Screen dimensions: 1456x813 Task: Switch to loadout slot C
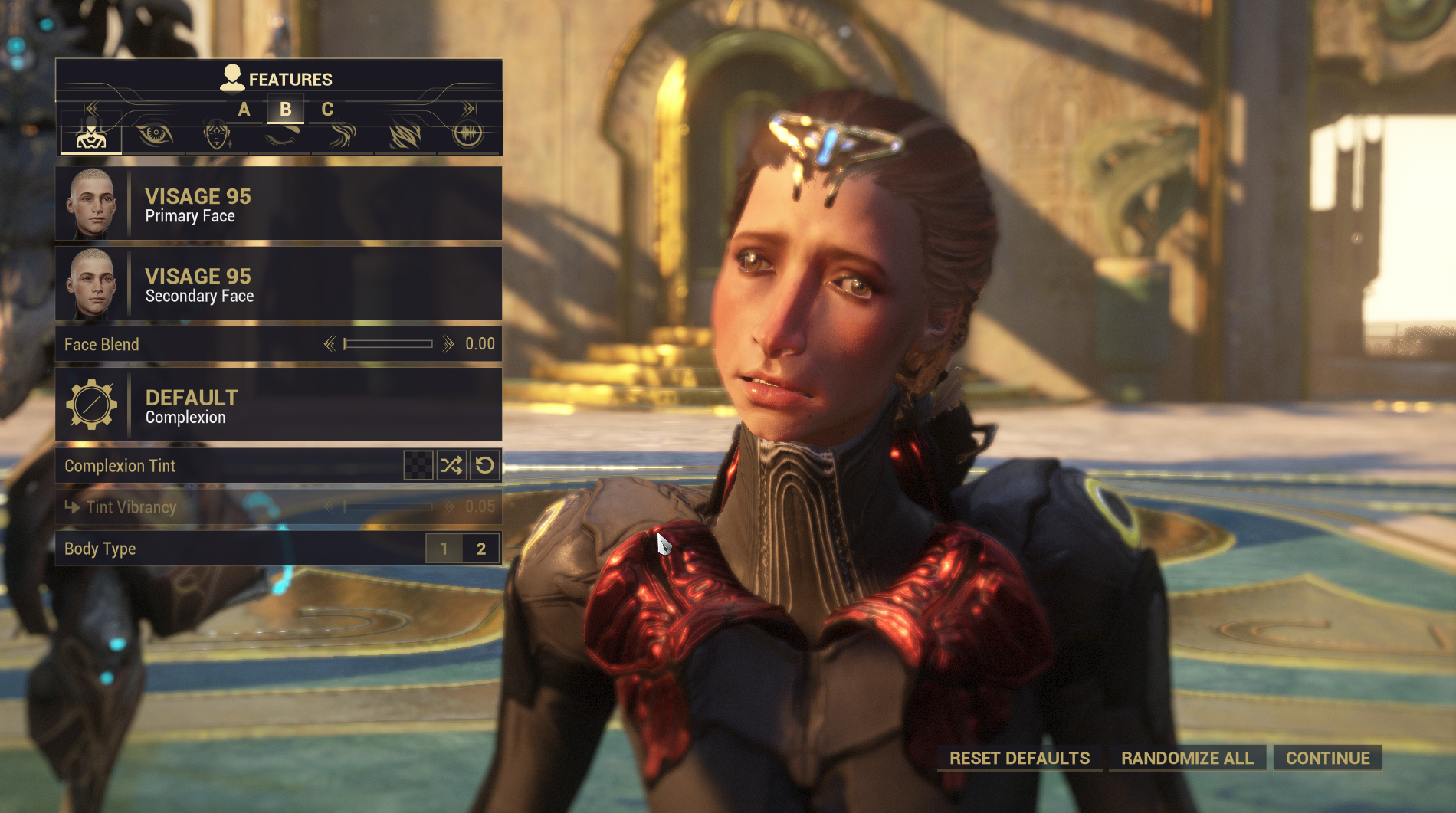[327, 110]
